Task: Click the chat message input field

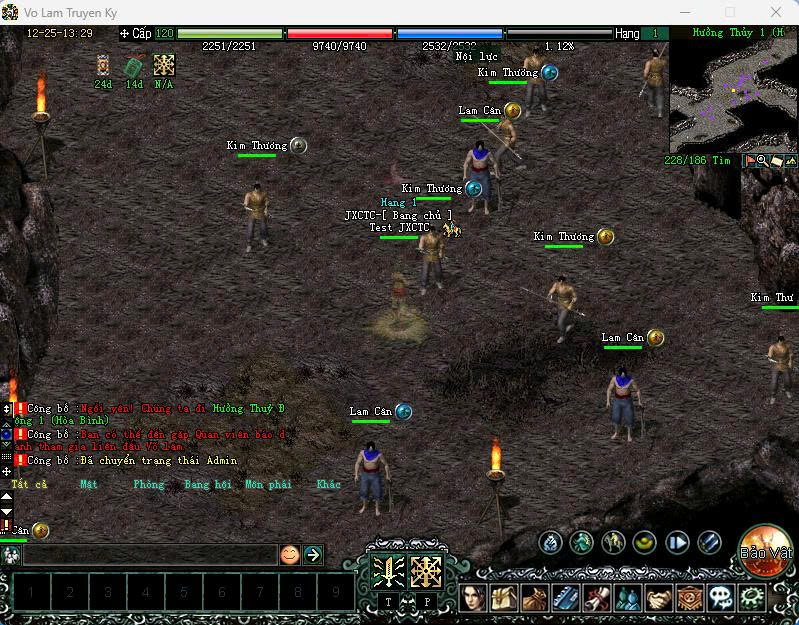Action: coord(150,554)
